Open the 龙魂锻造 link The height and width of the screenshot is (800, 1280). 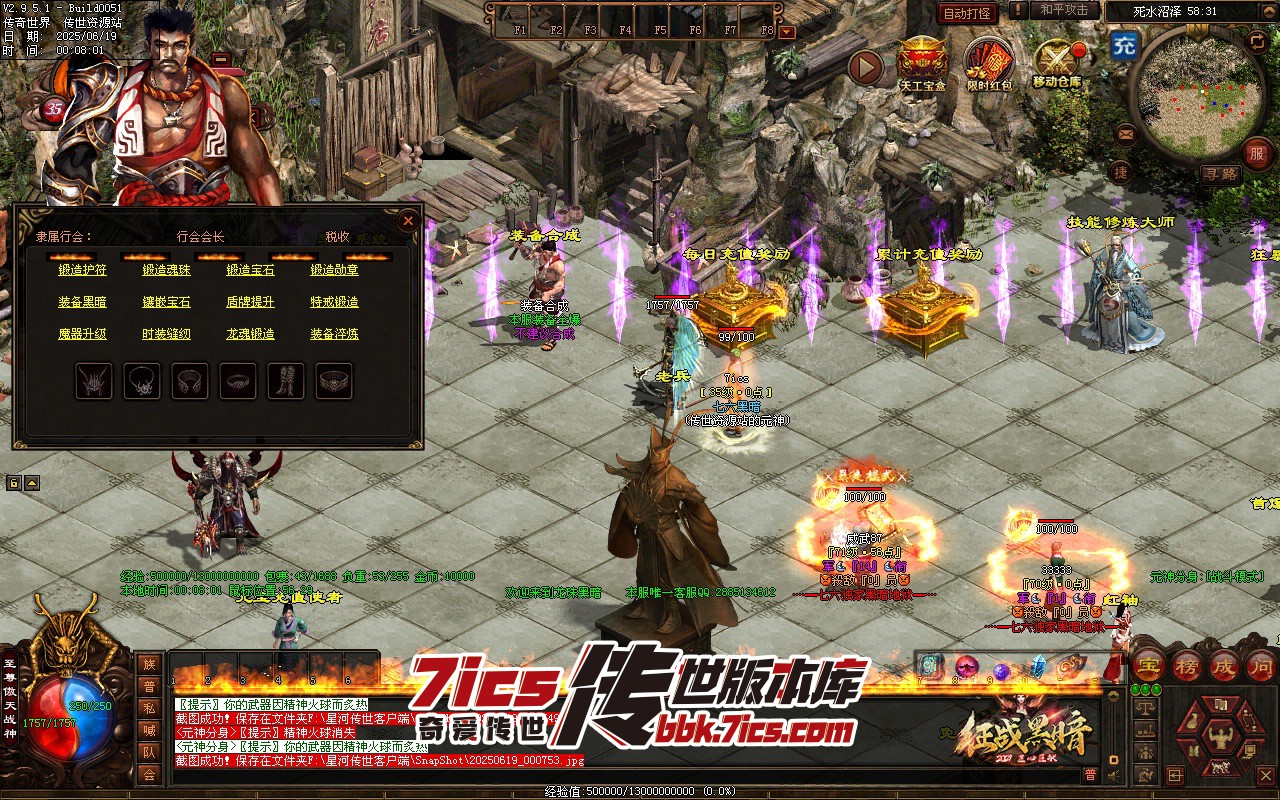250,334
